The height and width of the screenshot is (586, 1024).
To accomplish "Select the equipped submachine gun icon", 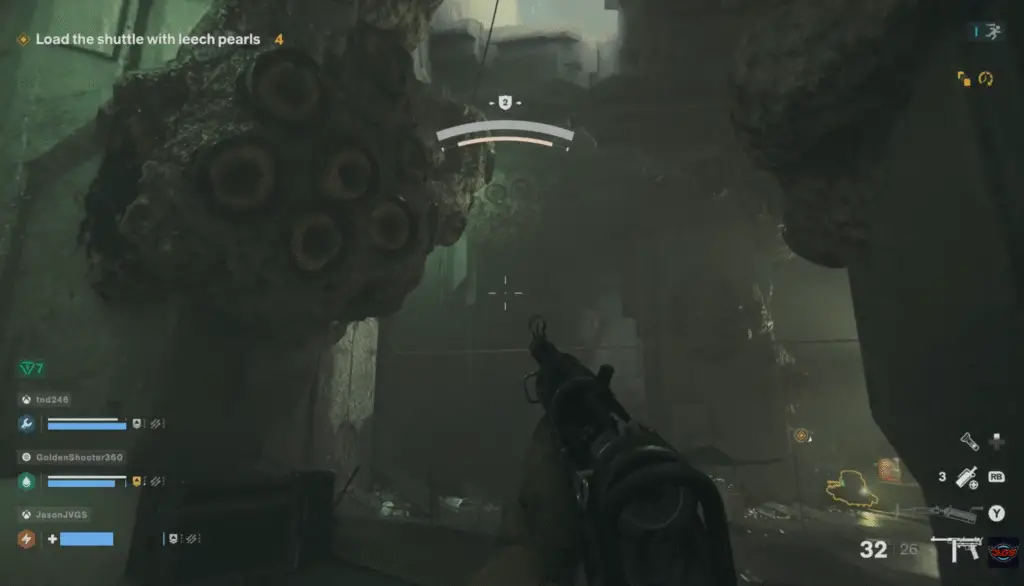I will pyautogui.click(x=954, y=549).
